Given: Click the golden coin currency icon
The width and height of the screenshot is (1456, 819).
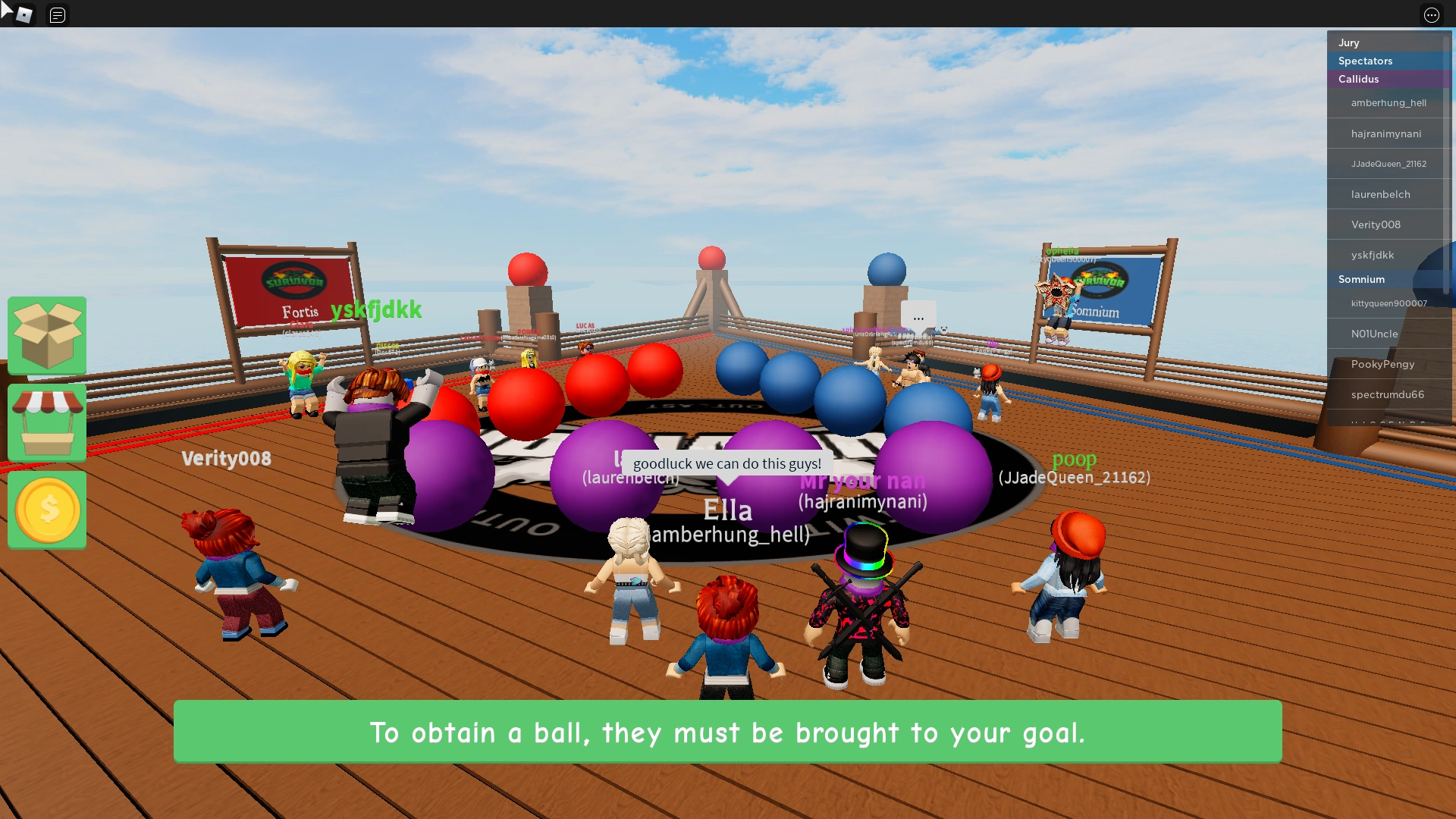Looking at the screenshot, I should [46, 510].
